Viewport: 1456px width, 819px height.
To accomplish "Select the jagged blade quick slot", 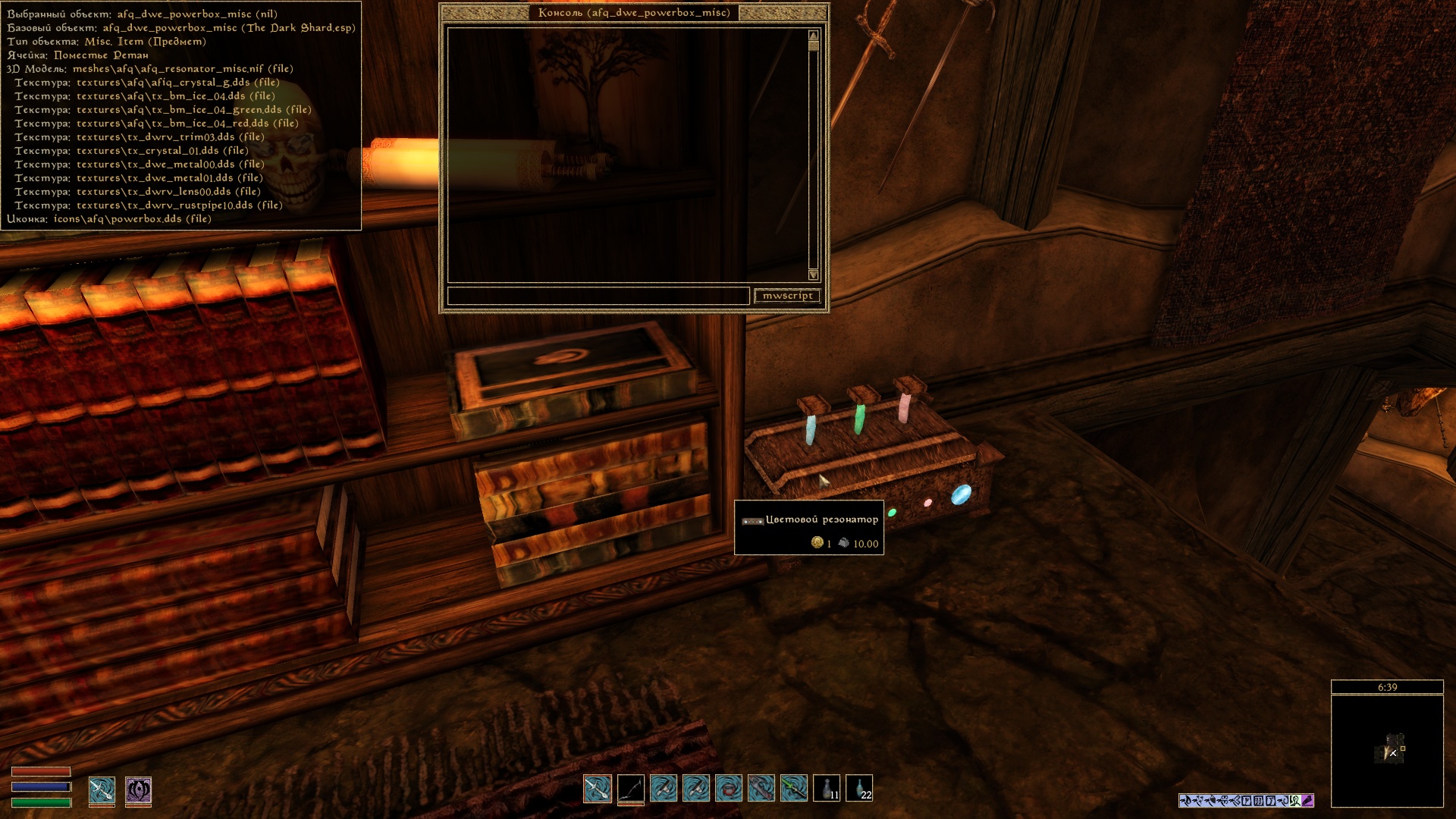I will (x=761, y=789).
